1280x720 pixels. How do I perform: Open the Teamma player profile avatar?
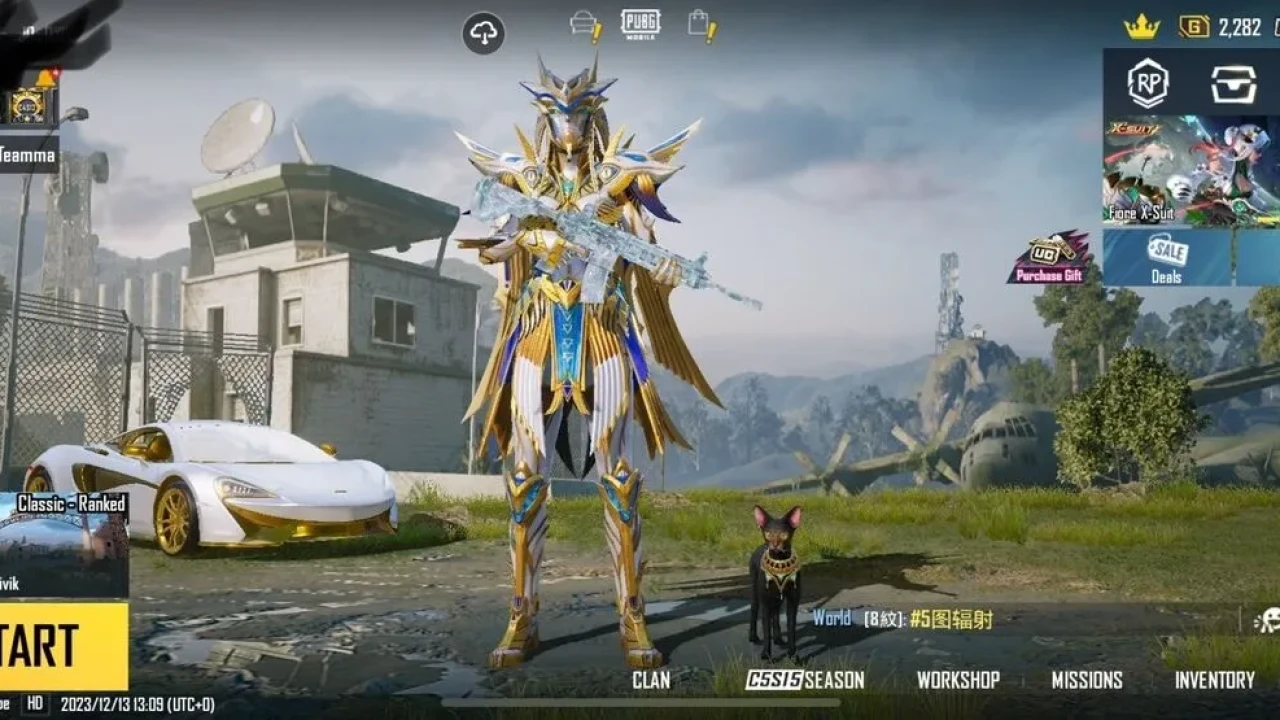click(x=27, y=104)
